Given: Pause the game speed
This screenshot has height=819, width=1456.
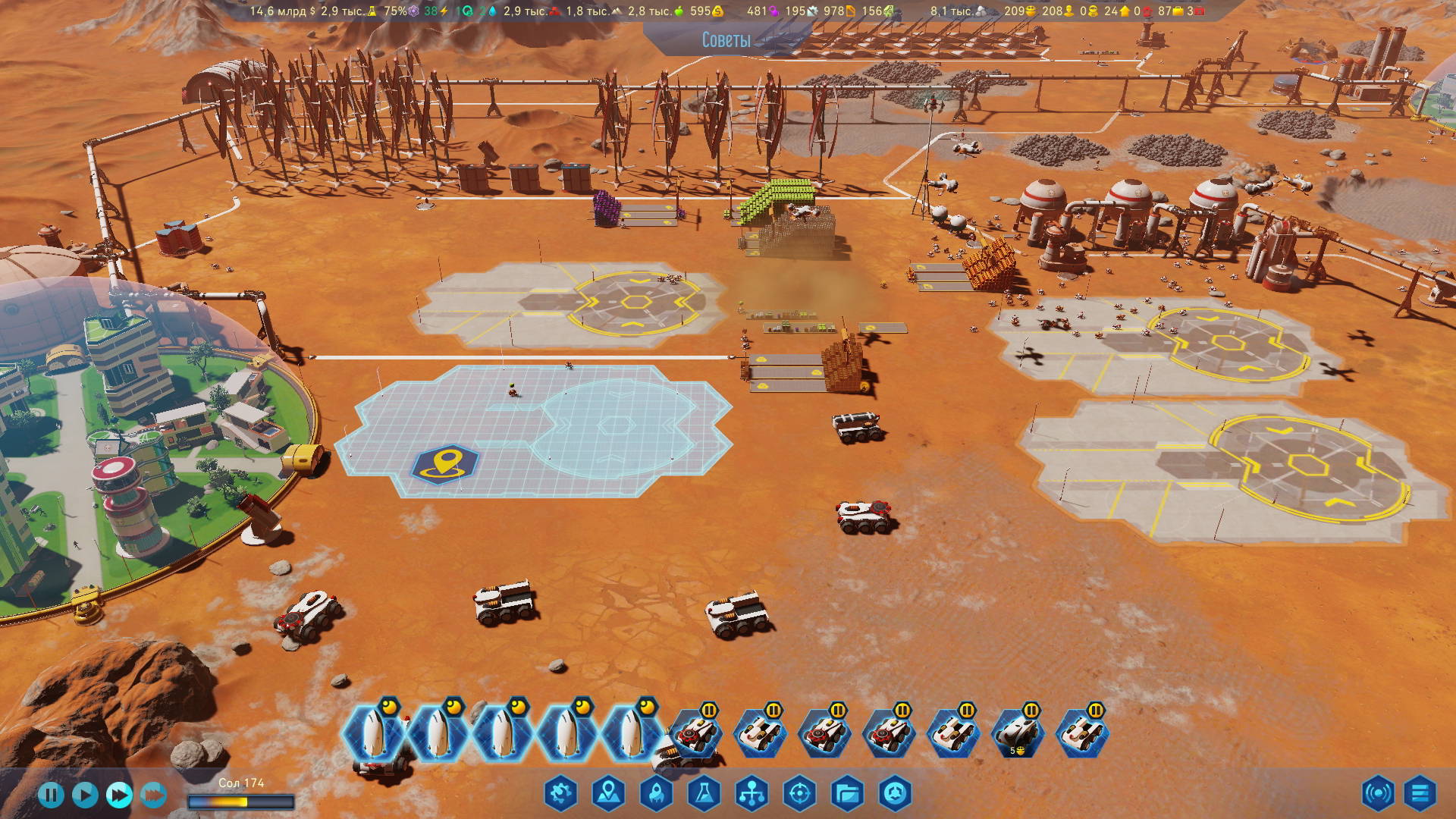Looking at the screenshot, I should 51,795.
